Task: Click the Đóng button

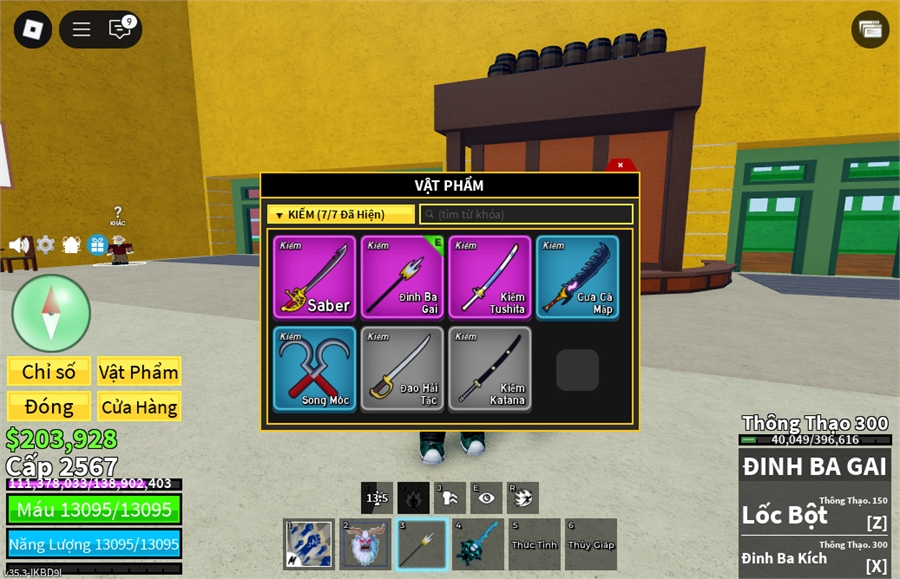Action: coord(49,406)
